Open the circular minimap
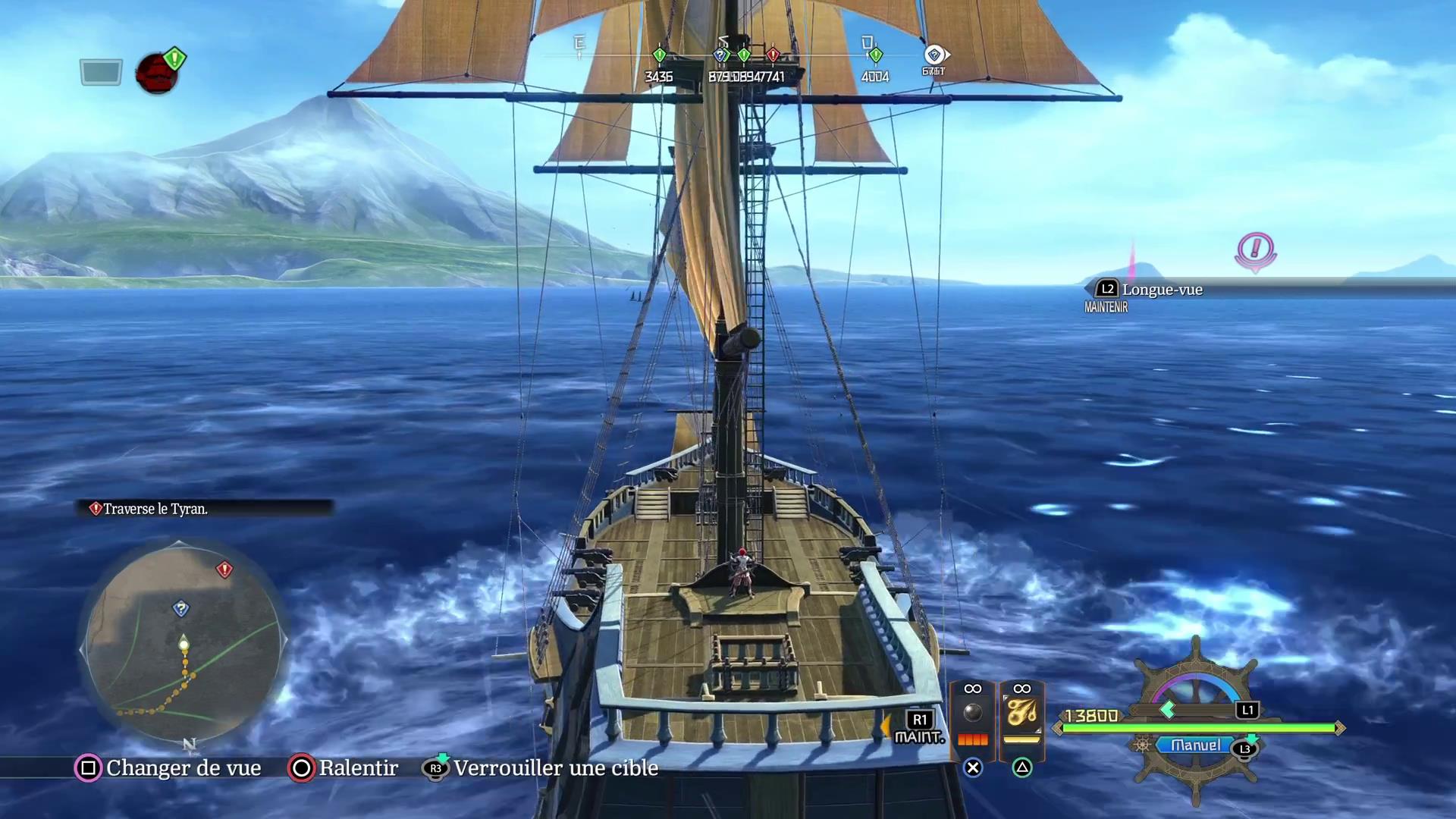 184,642
